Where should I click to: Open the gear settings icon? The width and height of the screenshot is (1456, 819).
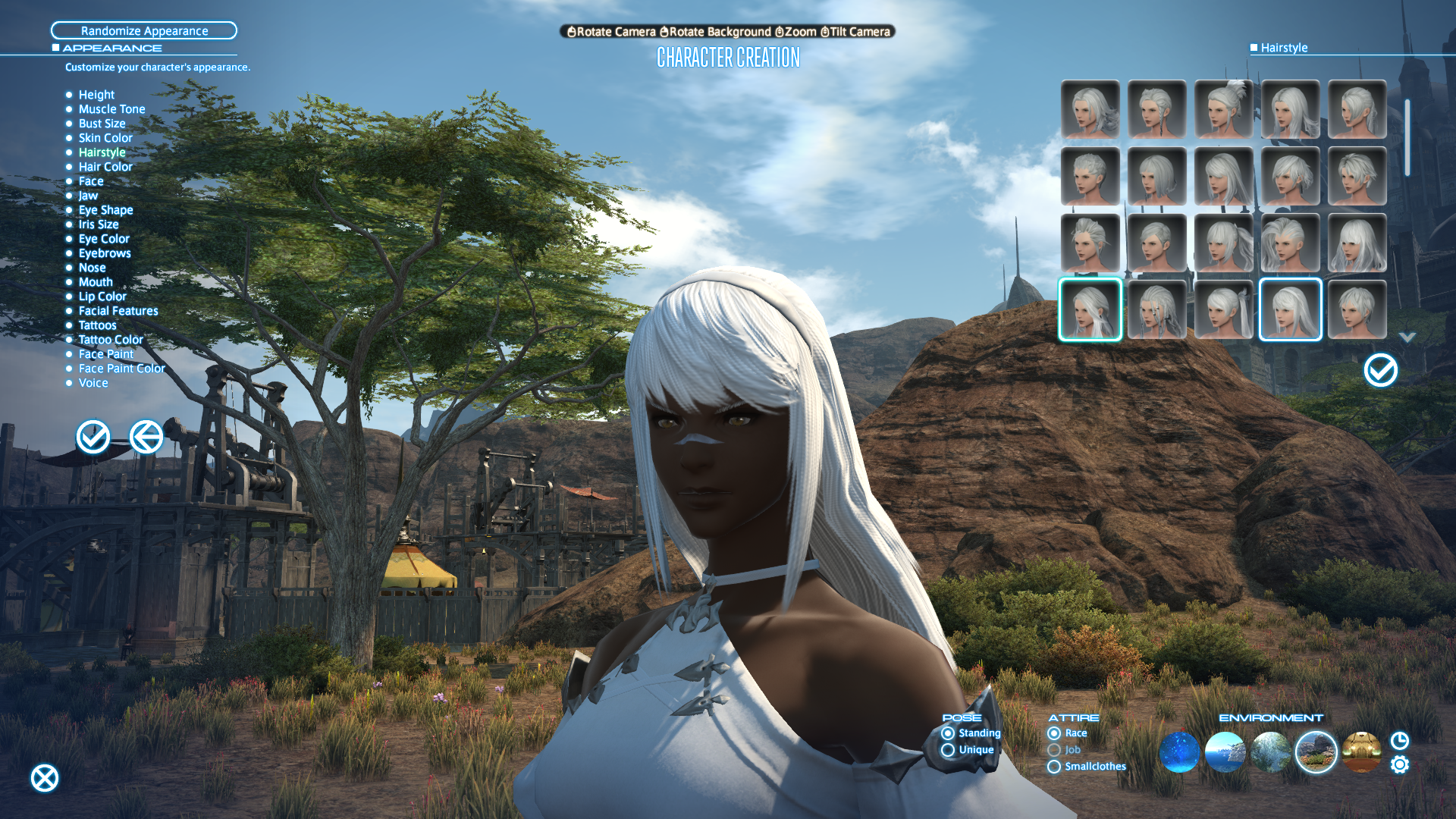tap(1400, 764)
